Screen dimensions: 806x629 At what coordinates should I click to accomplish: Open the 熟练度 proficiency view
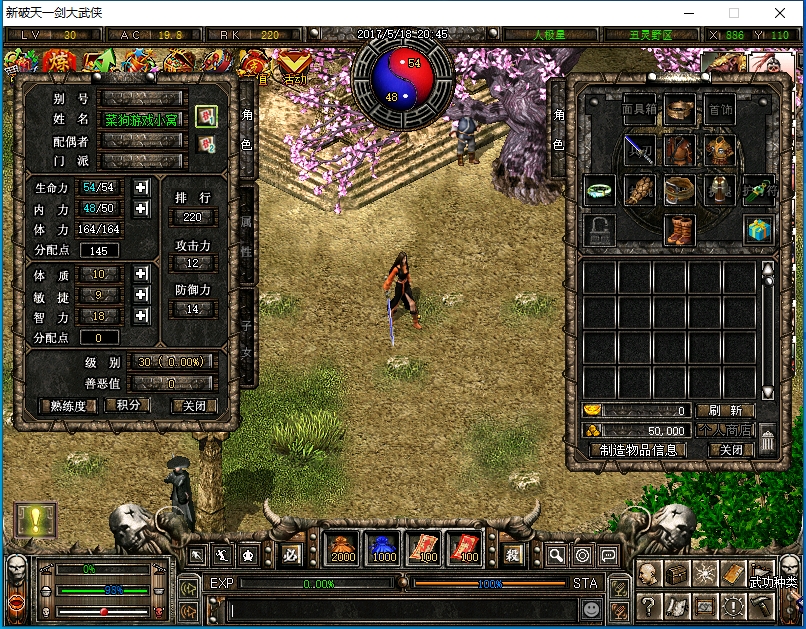pyautogui.click(x=67, y=406)
